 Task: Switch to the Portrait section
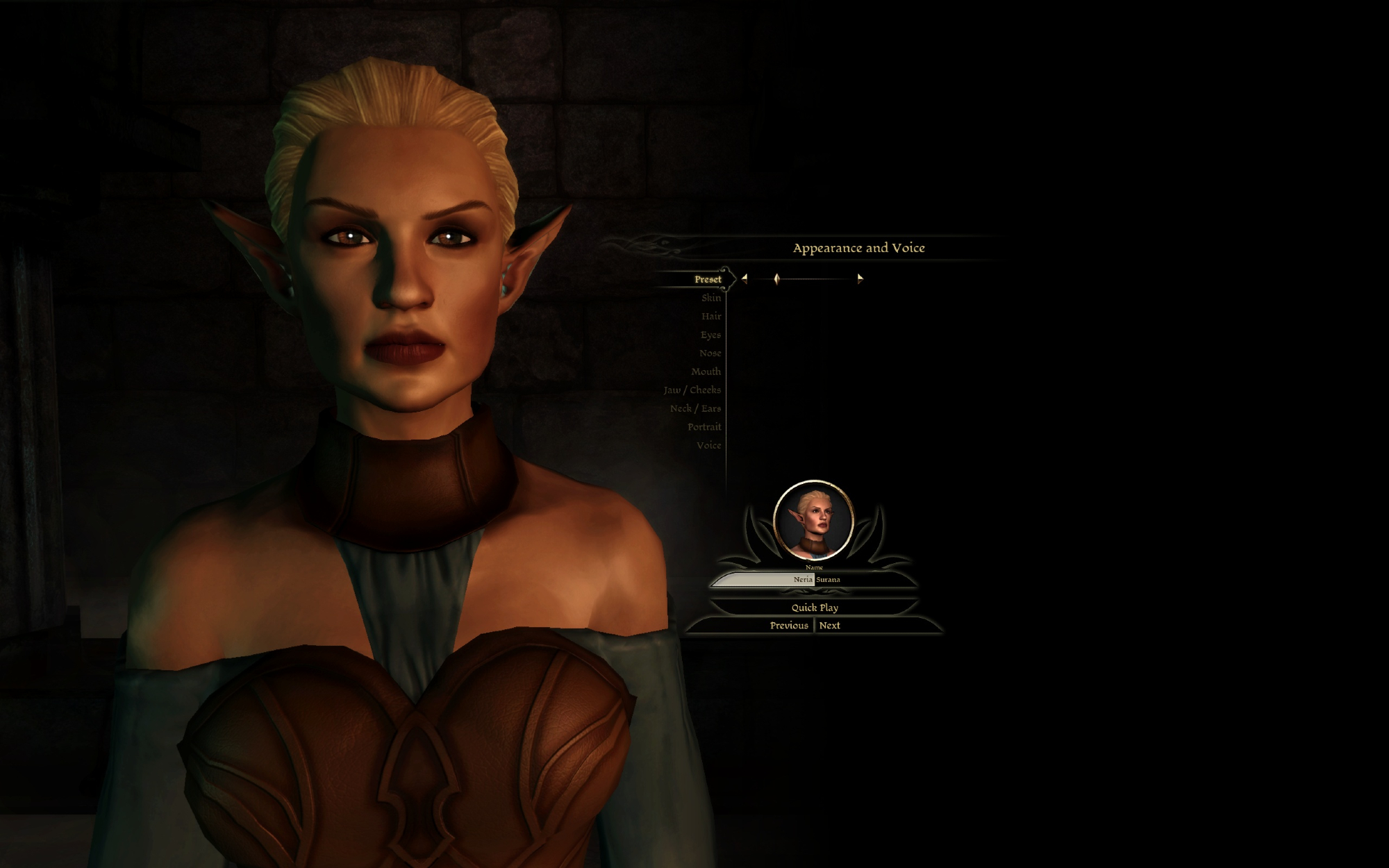704,427
